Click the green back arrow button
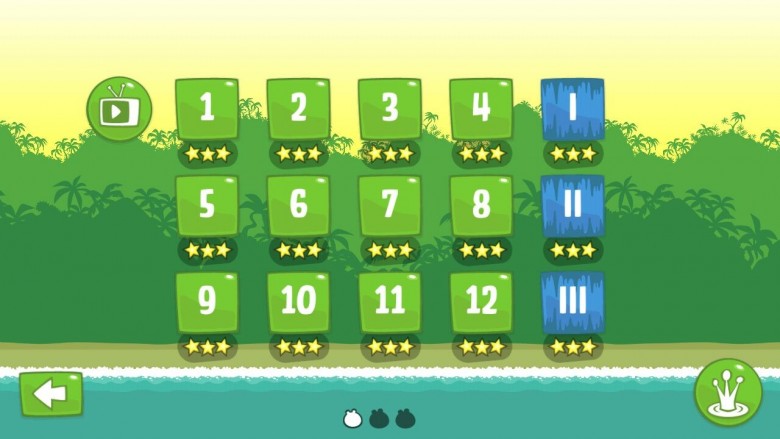This screenshot has height=439, width=780. [x=51, y=394]
